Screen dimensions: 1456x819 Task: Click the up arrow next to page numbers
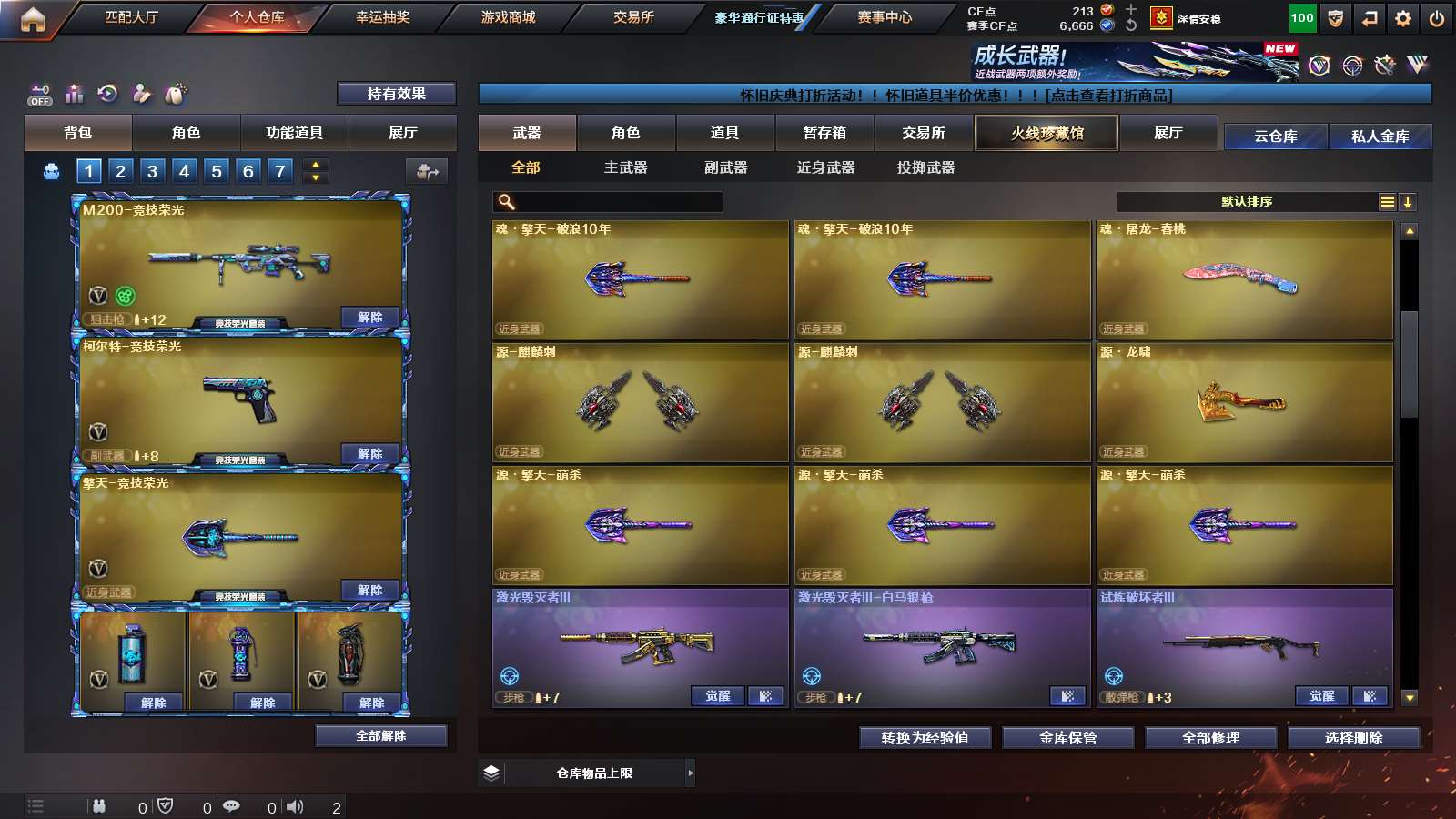tap(314, 165)
